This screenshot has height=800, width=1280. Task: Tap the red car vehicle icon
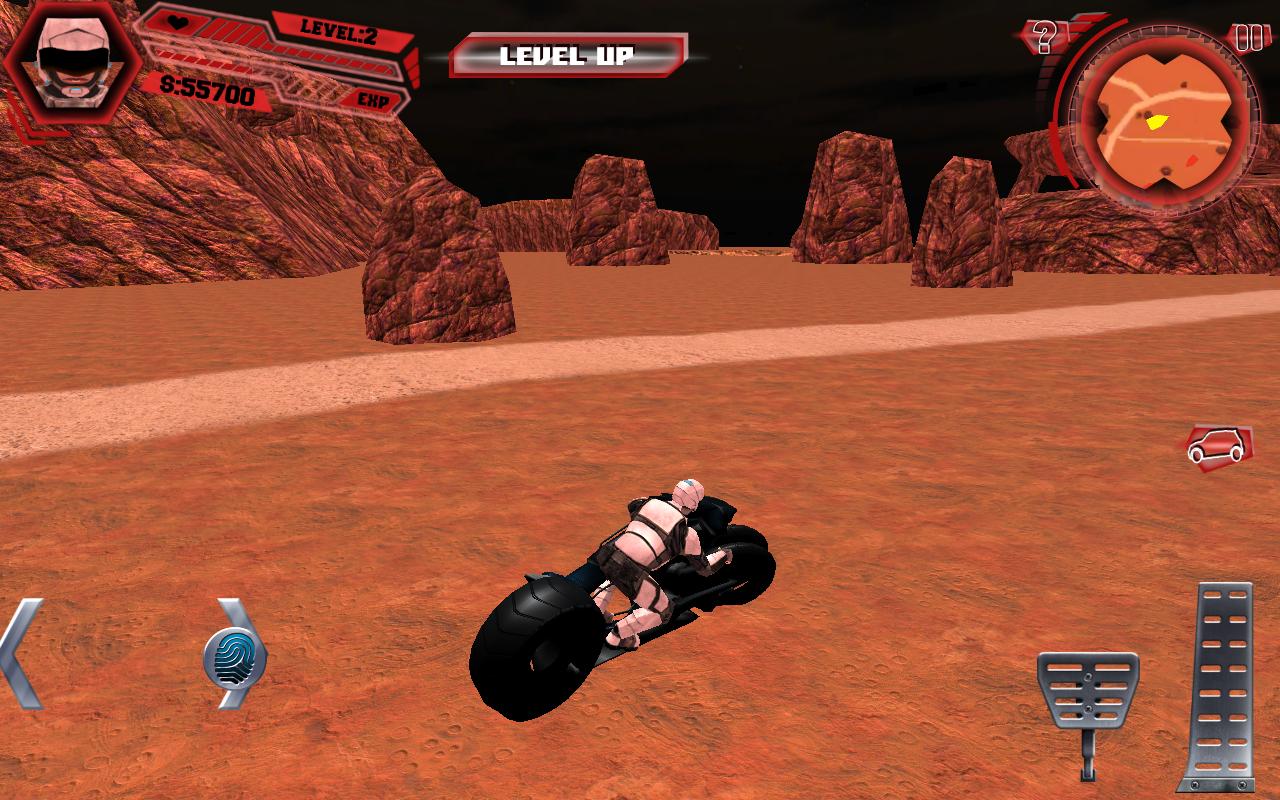(1217, 446)
